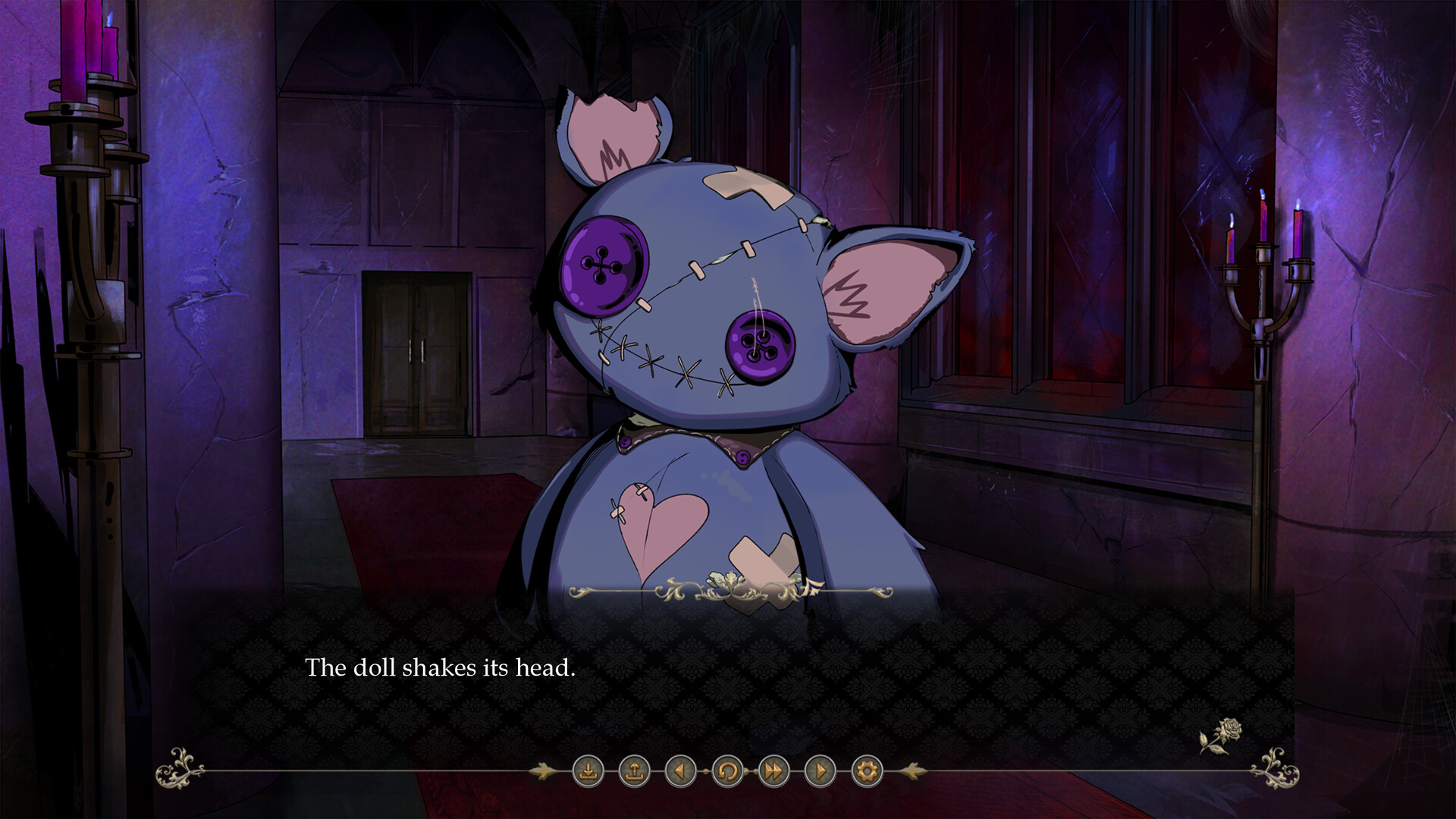1456x819 pixels.
Task: Open the save menu with the down-arrow icon
Action: [588, 772]
